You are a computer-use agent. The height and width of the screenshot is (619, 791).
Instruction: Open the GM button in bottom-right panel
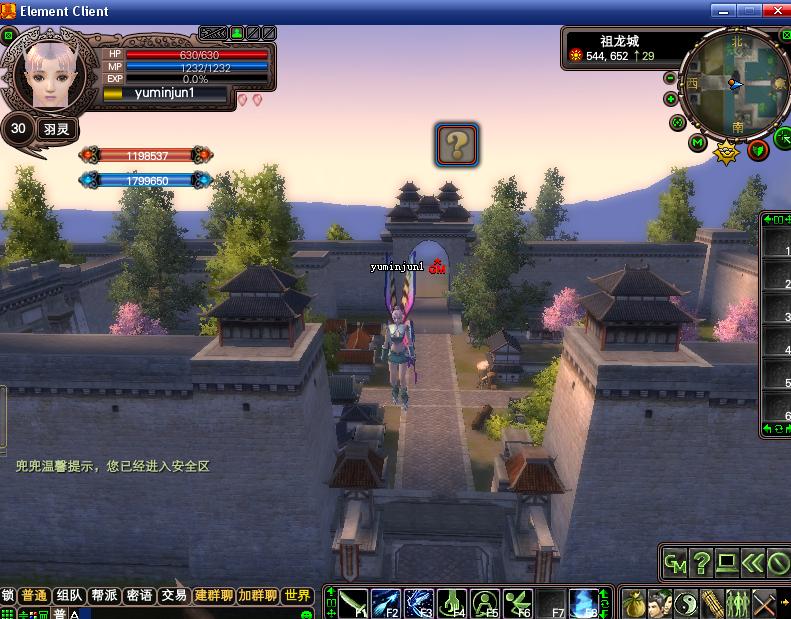pyautogui.click(x=676, y=564)
